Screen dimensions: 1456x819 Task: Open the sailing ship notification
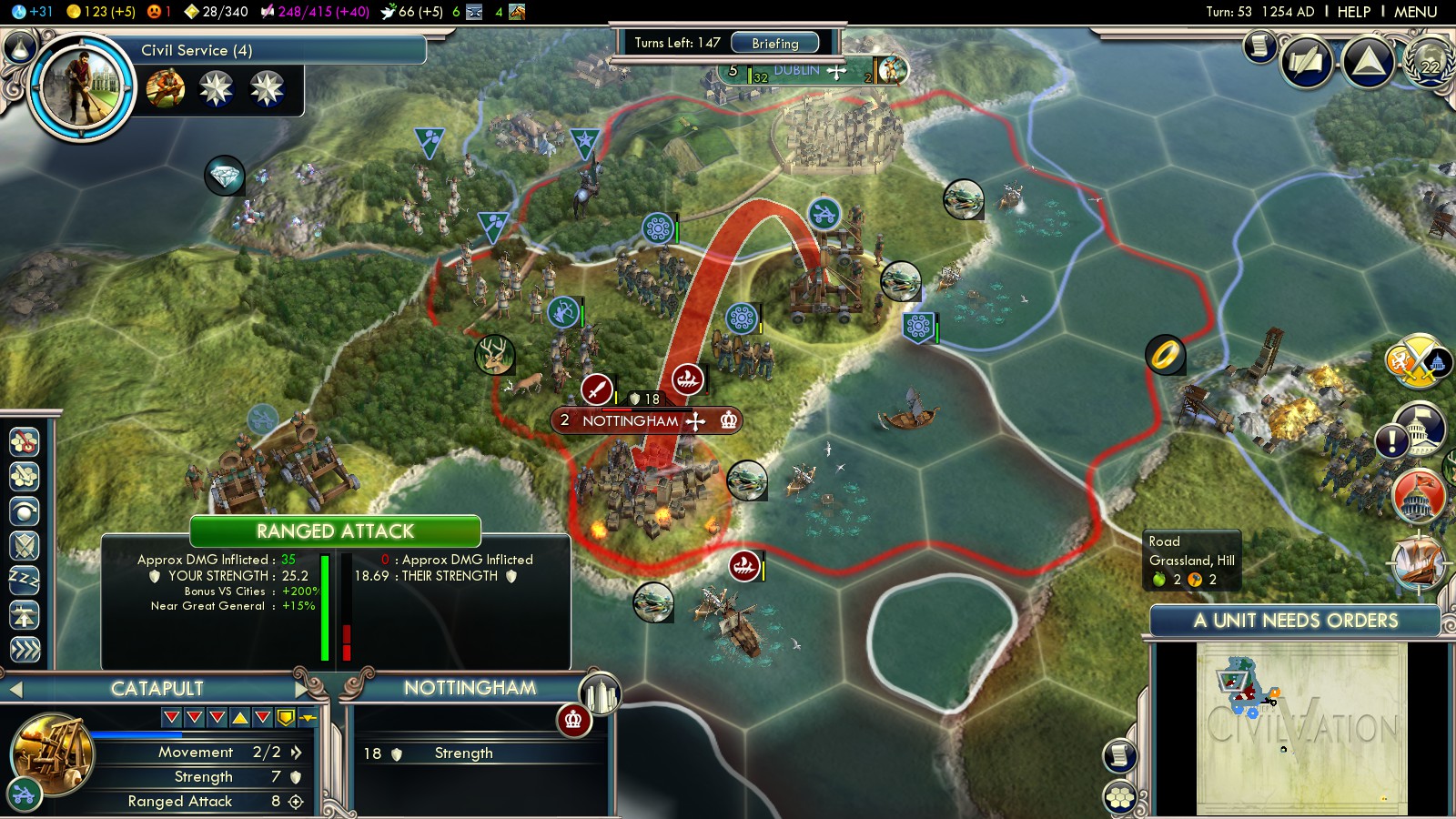tap(1418, 560)
